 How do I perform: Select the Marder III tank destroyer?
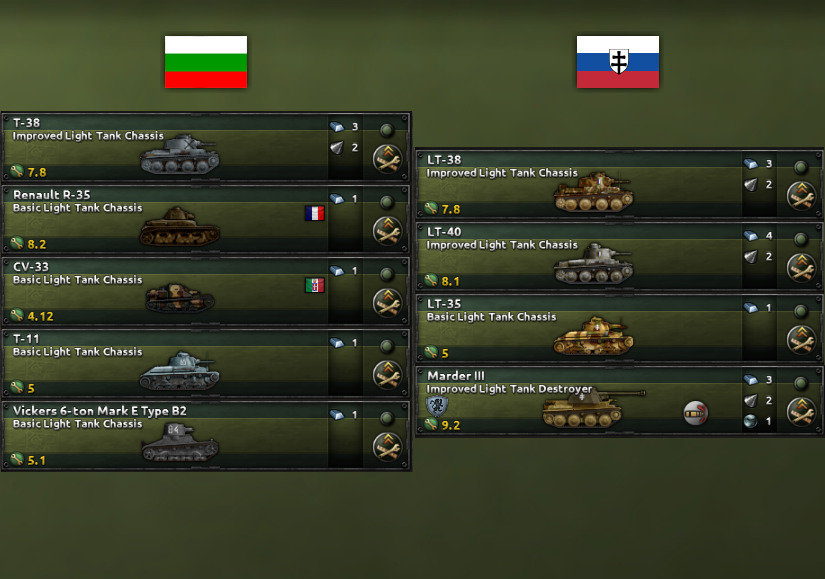click(580, 401)
